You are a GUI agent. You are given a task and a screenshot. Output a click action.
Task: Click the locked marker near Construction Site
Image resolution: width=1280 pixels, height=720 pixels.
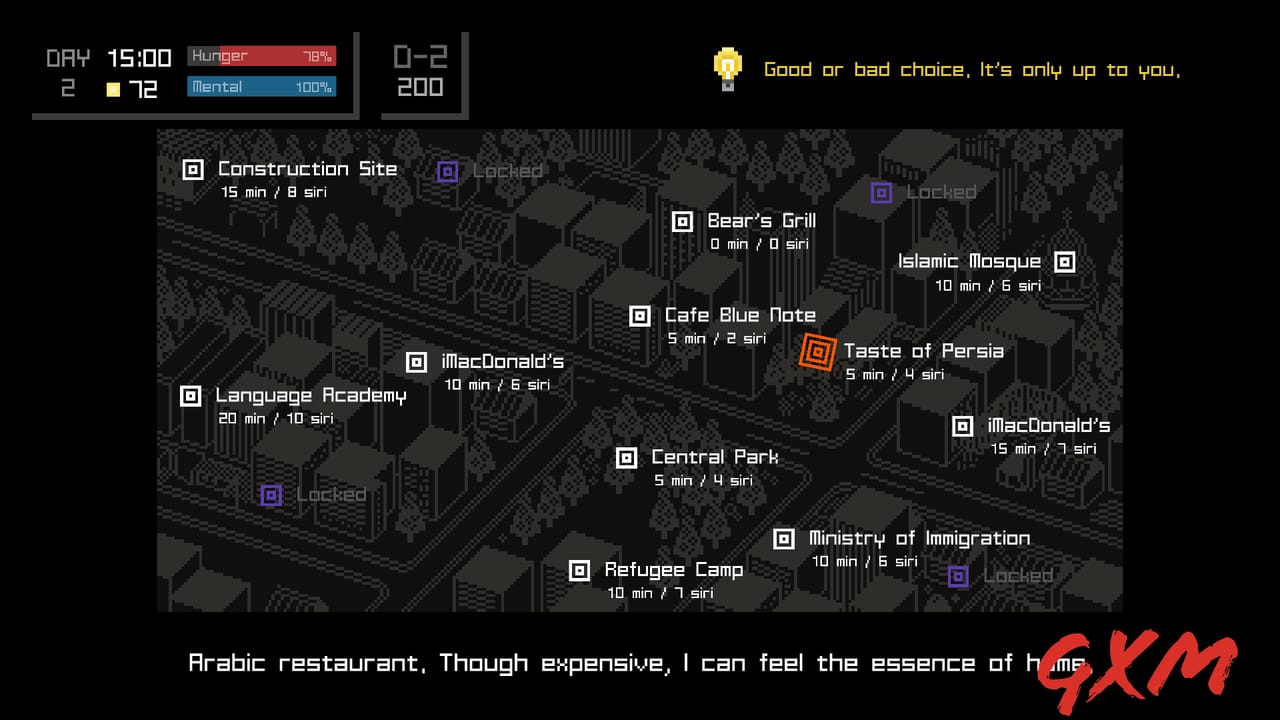coord(447,171)
